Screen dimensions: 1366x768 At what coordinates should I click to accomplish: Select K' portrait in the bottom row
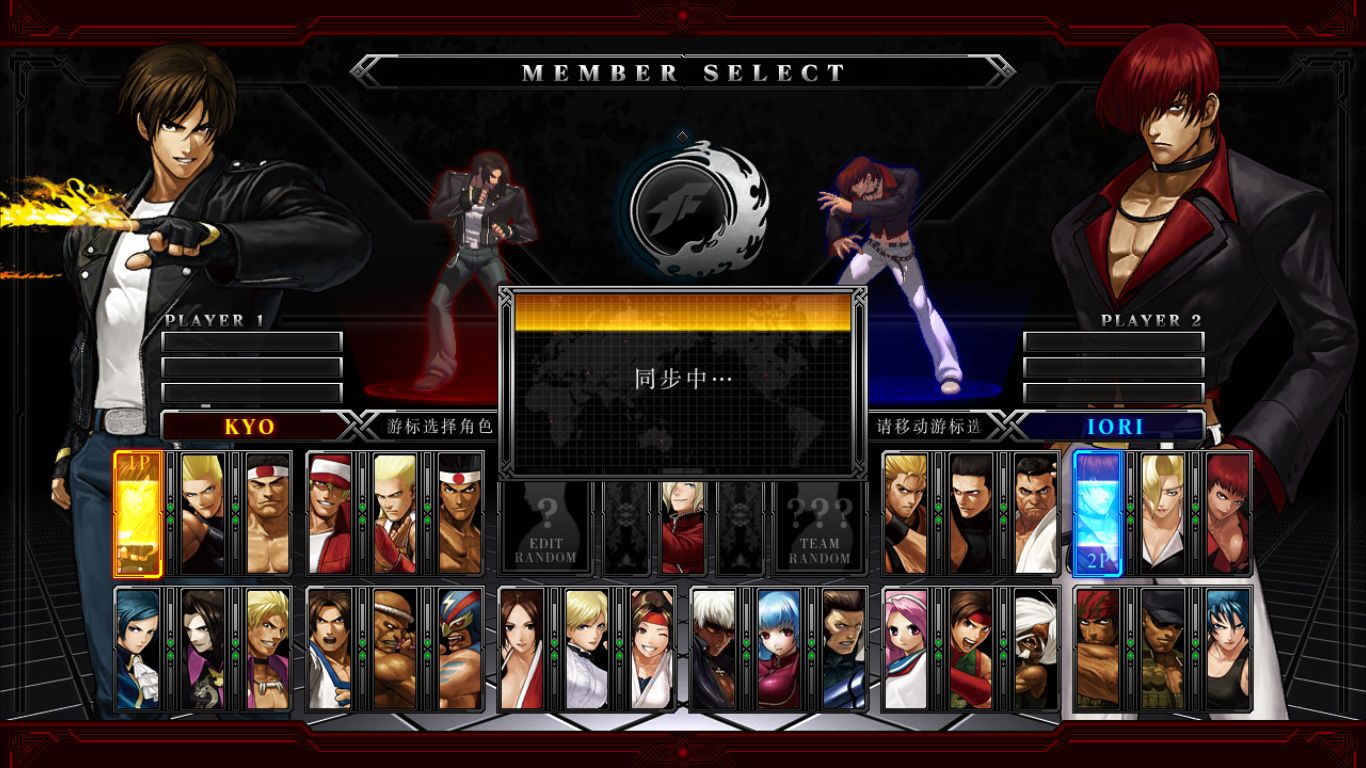click(x=717, y=646)
